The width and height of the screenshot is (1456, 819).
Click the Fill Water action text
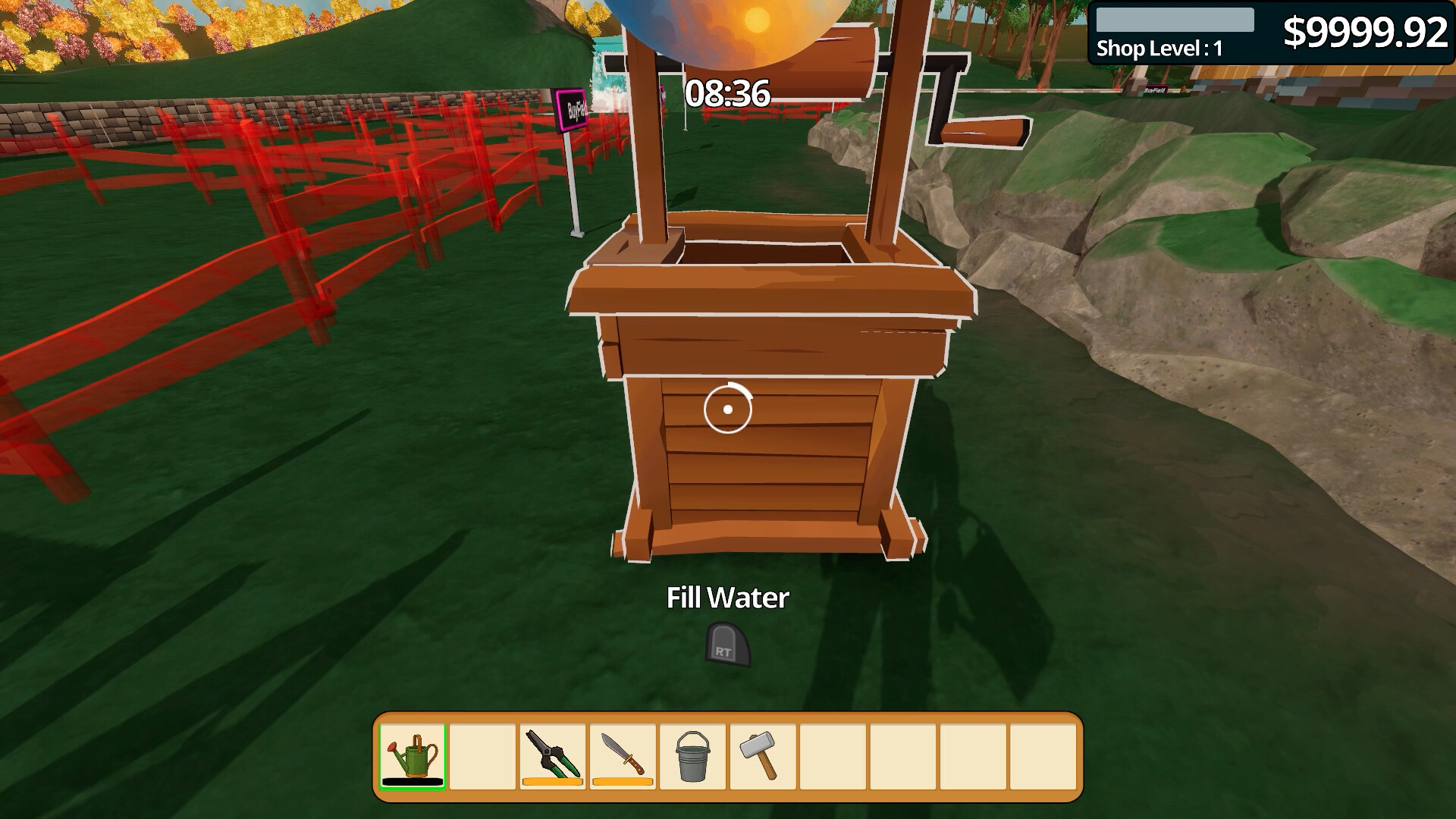(x=726, y=598)
